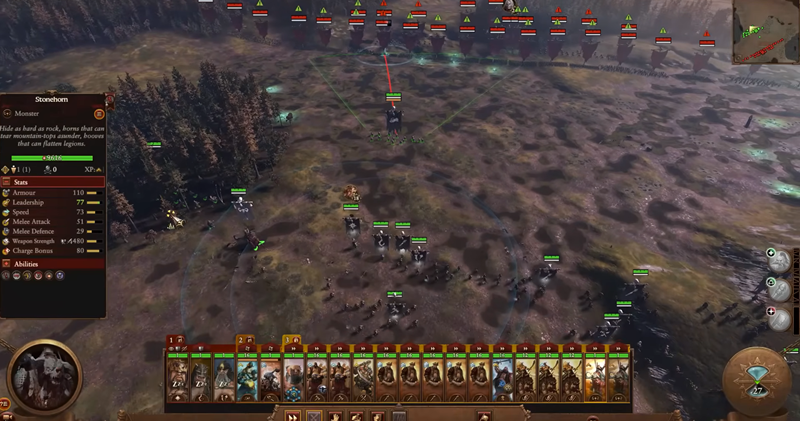This screenshot has width=800, height=421.
Task: Select control group 3 tab
Action: [x=291, y=341]
